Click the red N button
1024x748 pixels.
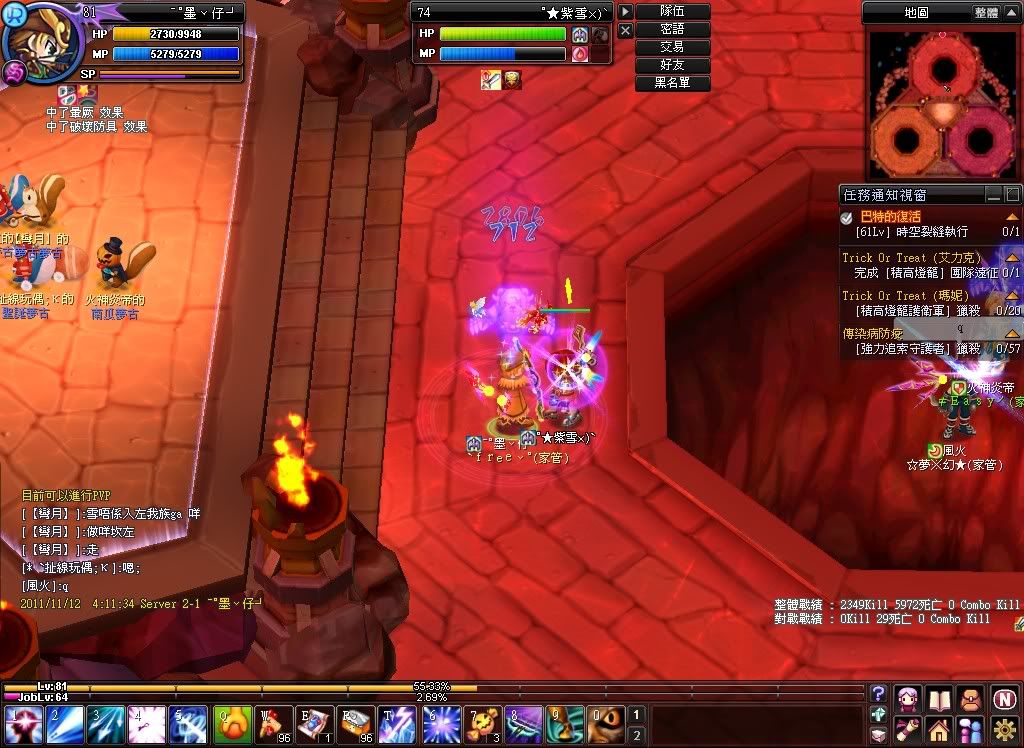(x=1004, y=697)
